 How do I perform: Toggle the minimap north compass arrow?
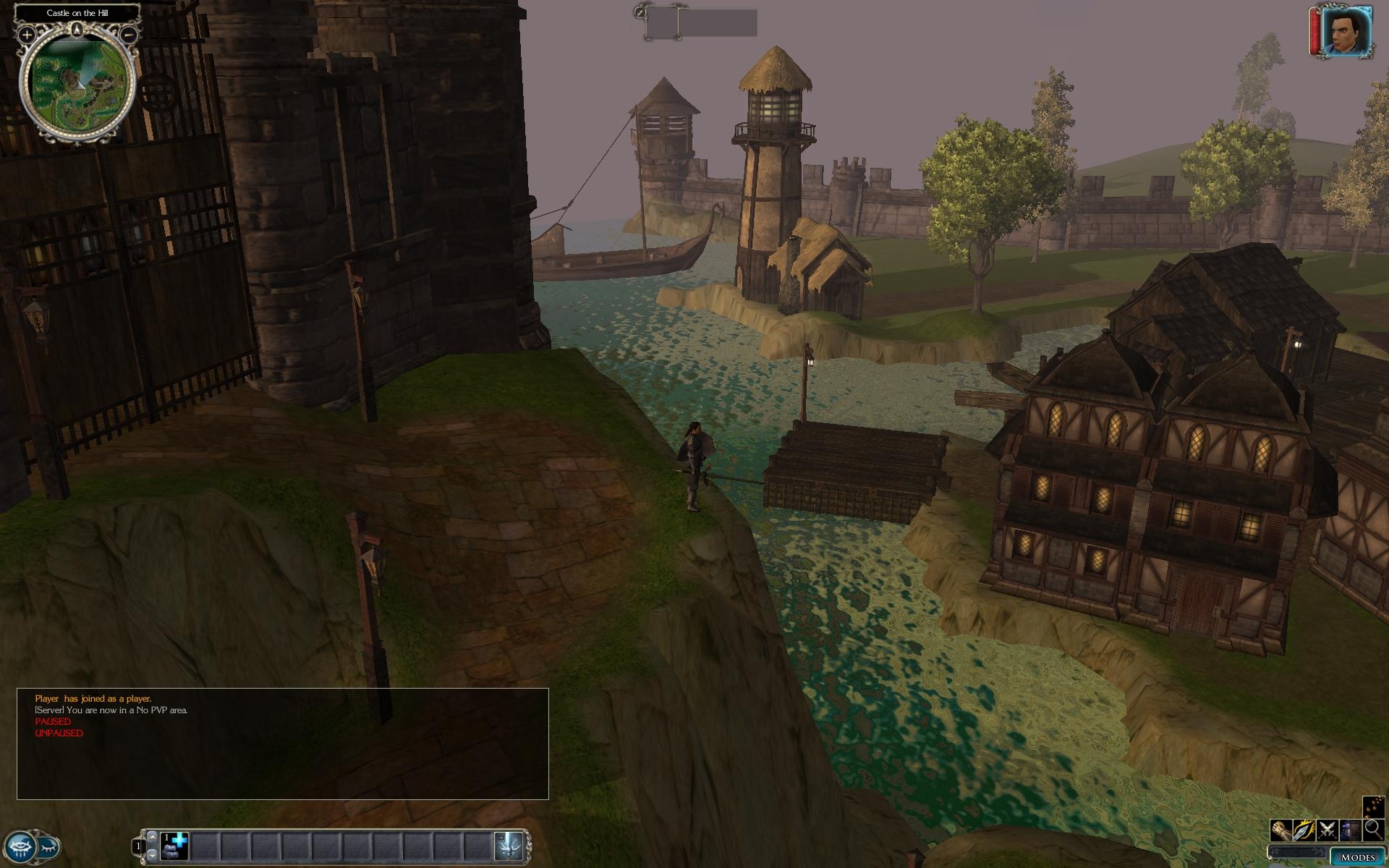pos(77,30)
